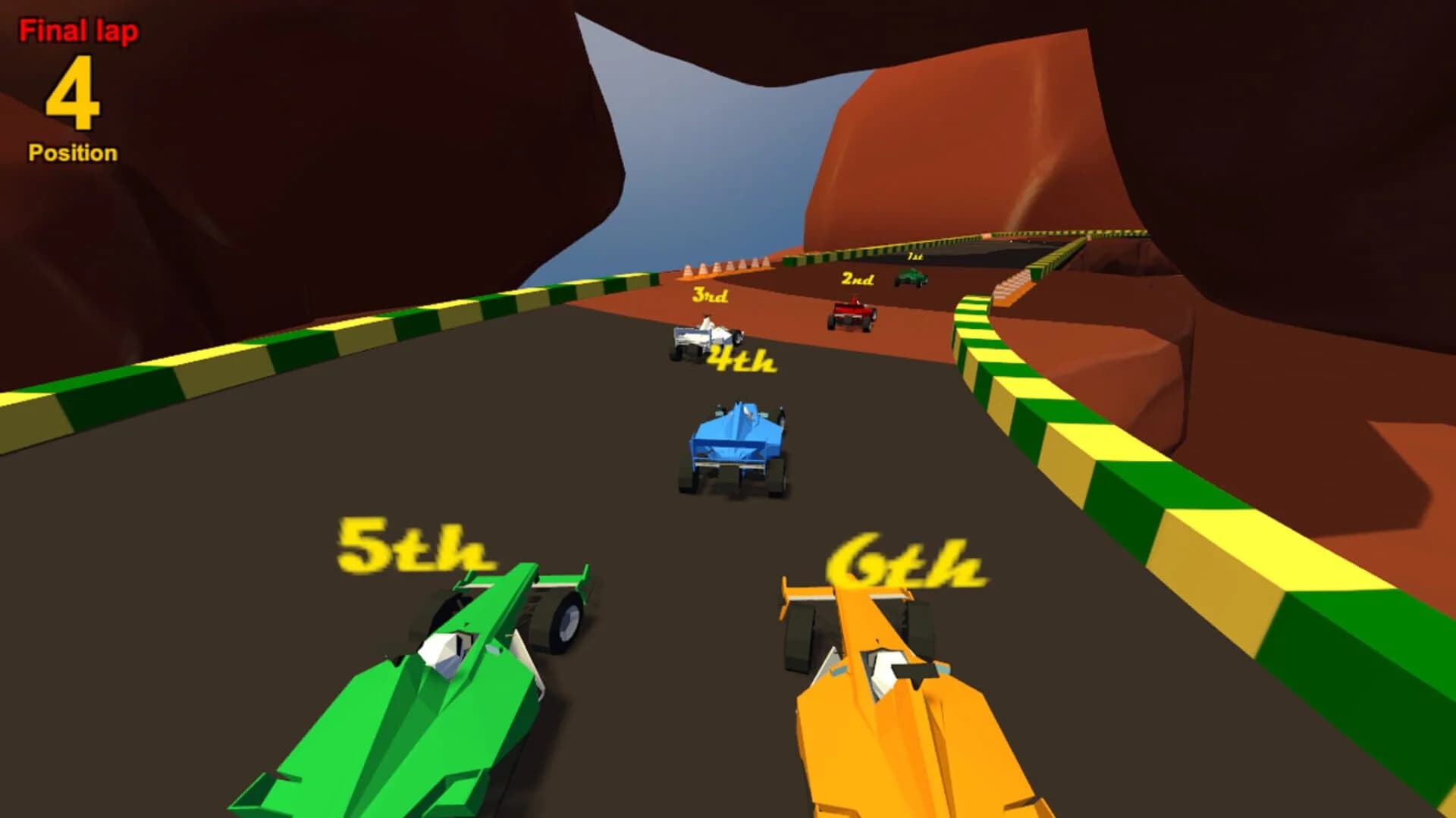Click the Position label
This screenshot has height=818, width=1456.
71,152
